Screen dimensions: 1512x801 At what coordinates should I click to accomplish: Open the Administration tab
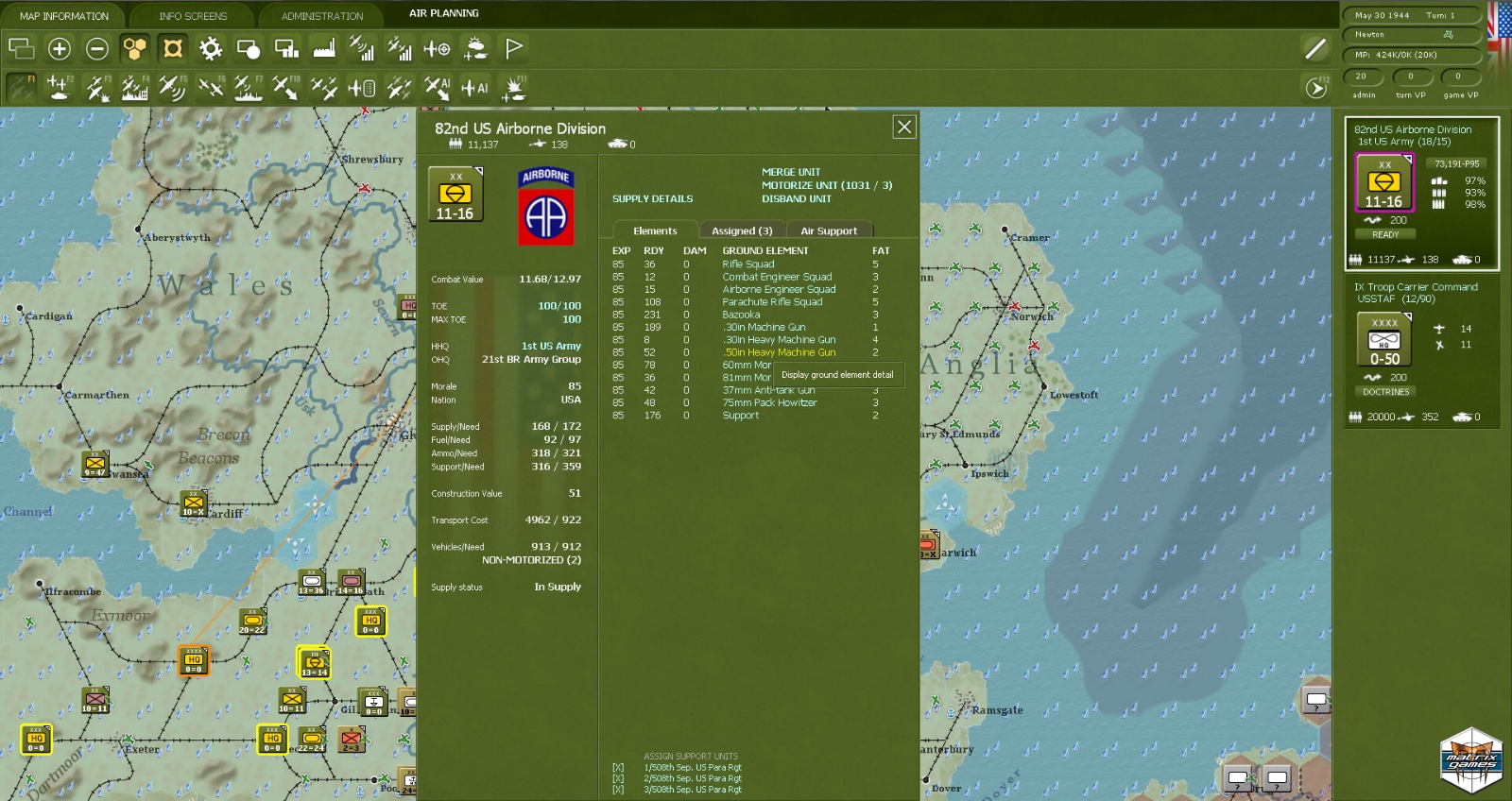pos(321,16)
